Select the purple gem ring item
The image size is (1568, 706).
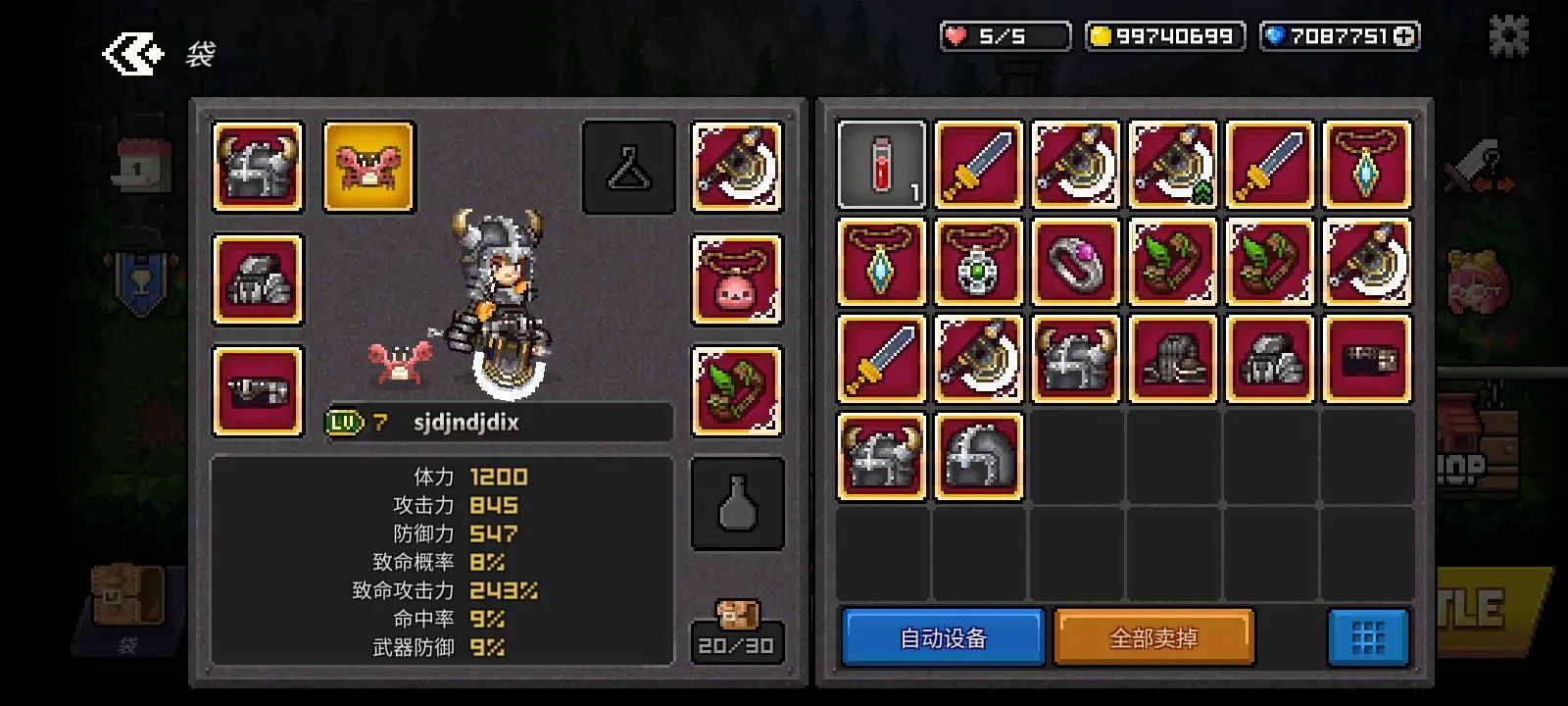pos(1075,263)
